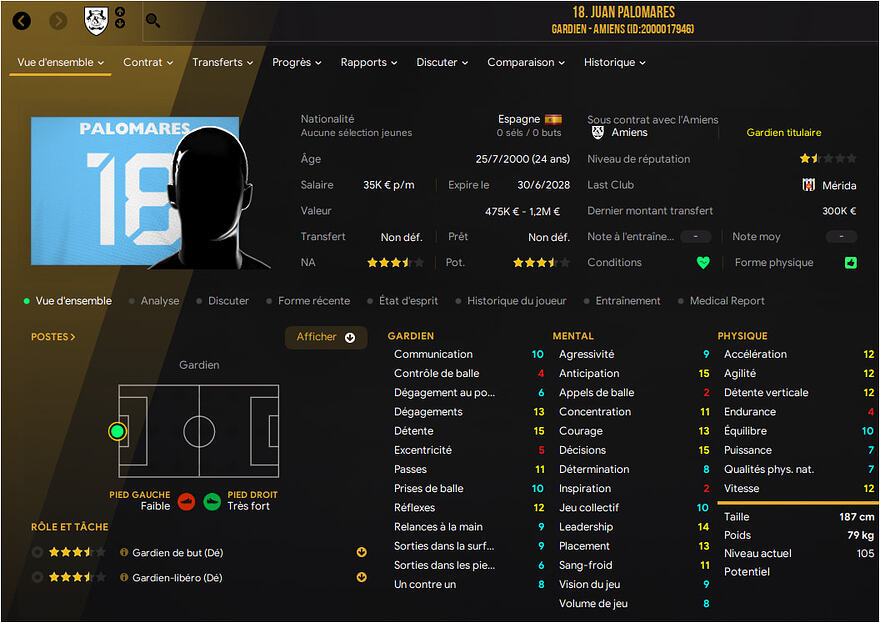Switch to the Forme récente tab
Image resolution: width=880 pixels, height=622 pixels.
314,301
